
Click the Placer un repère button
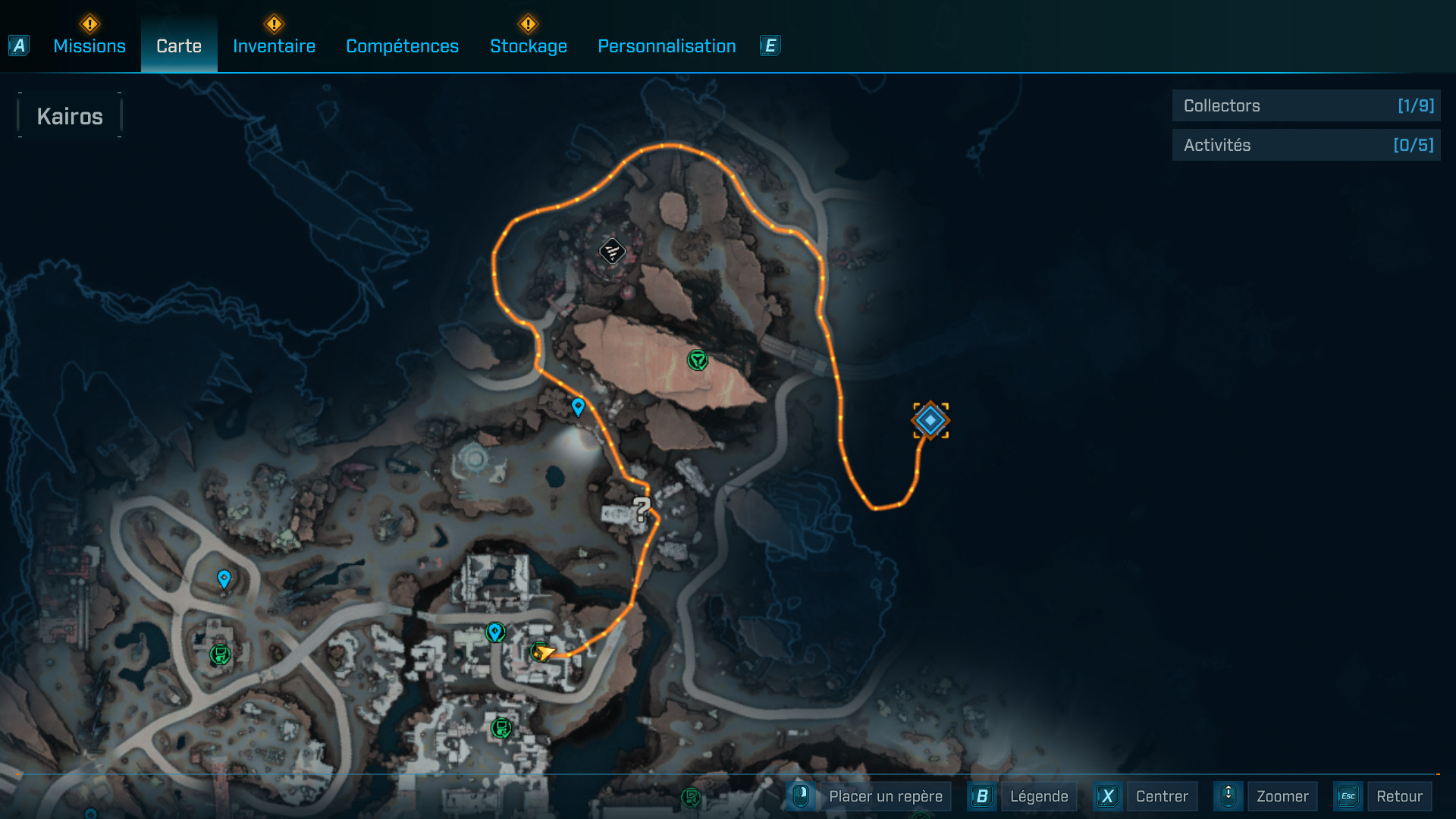[885, 796]
